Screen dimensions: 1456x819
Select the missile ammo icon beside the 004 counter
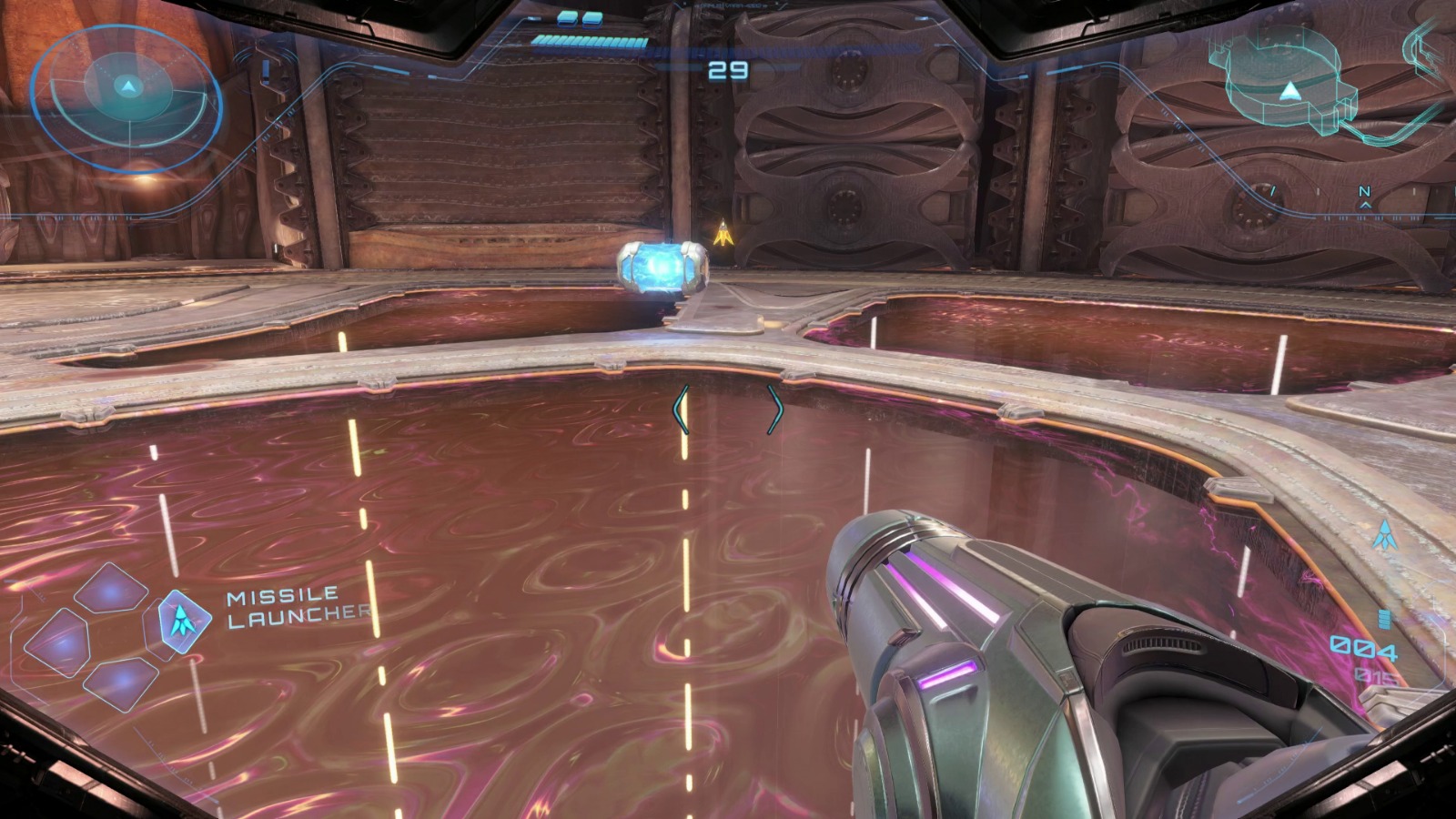pyautogui.click(x=1384, y=619)
